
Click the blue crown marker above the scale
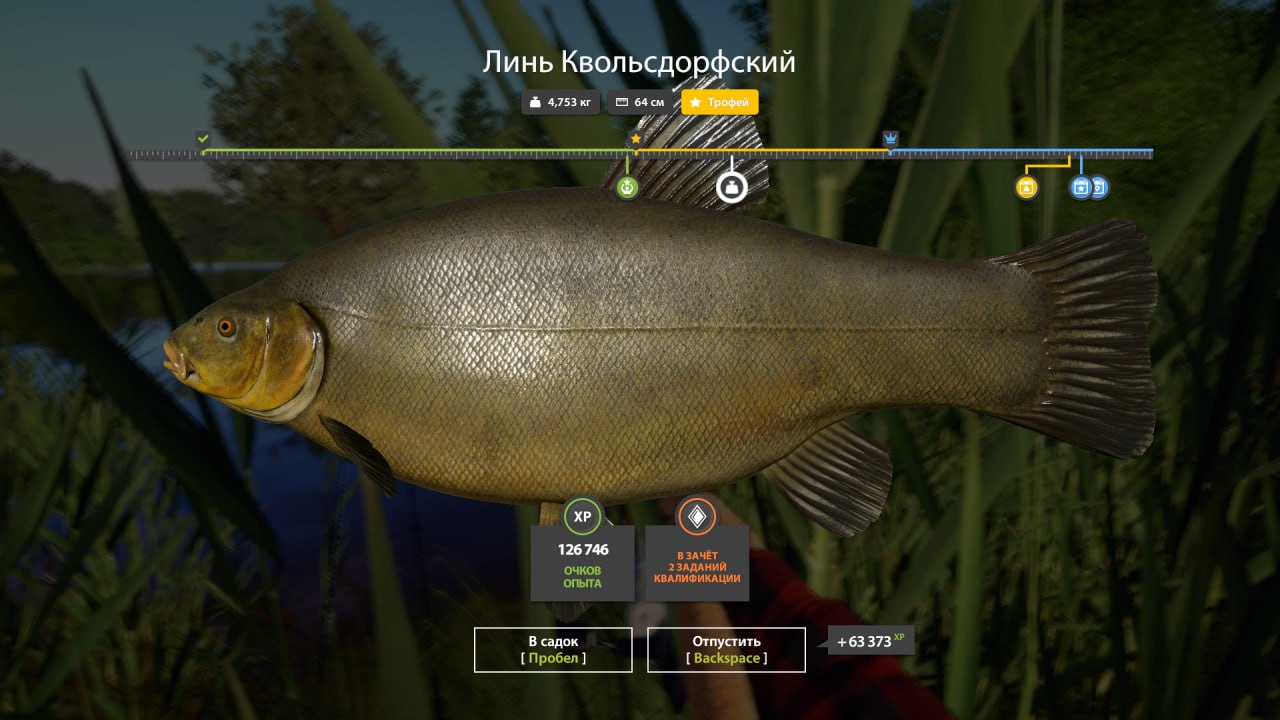pyautogui.click(x=888, y=140)
